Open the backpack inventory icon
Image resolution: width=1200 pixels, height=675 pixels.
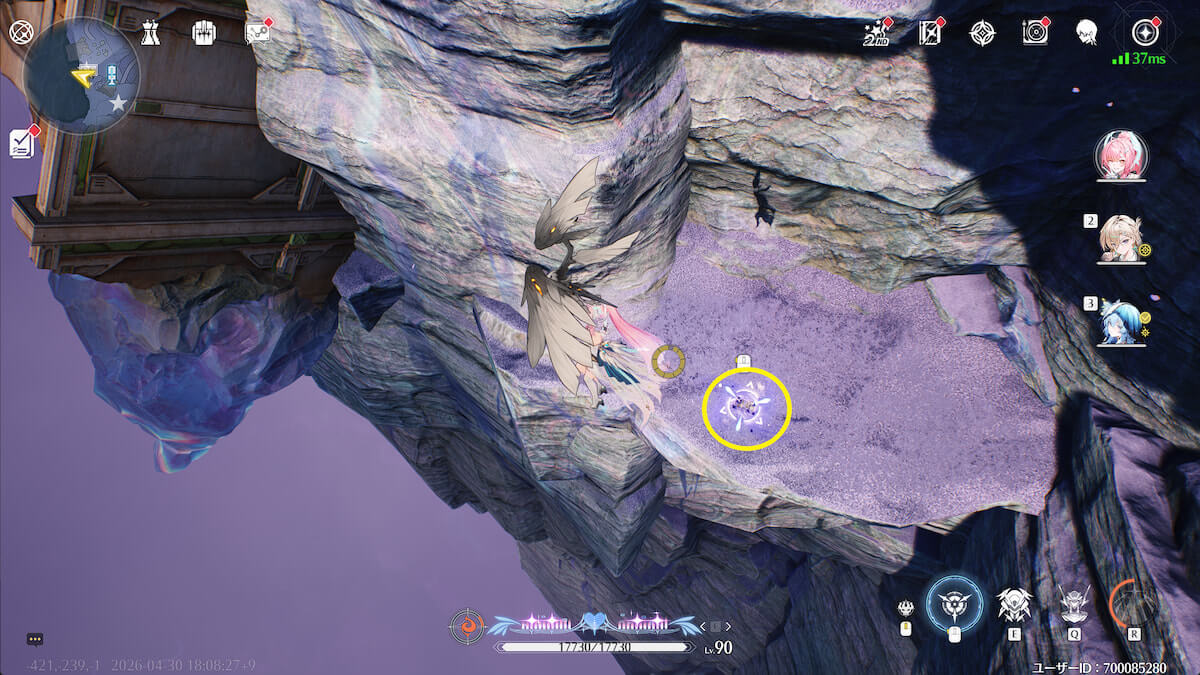(x=204, y=32)
